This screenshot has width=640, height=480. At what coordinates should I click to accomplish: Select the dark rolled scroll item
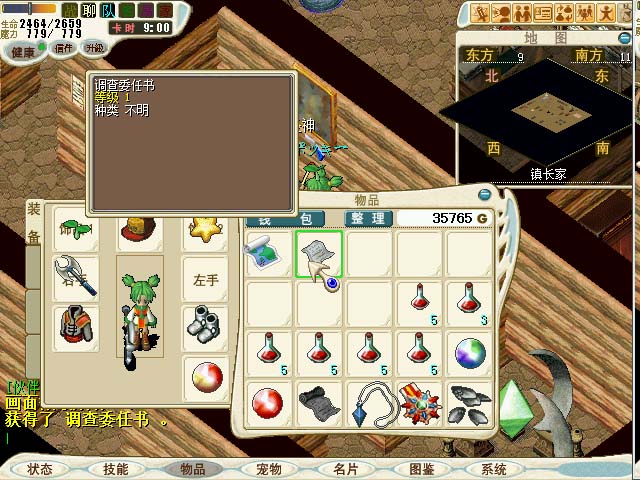click(319, 402)
